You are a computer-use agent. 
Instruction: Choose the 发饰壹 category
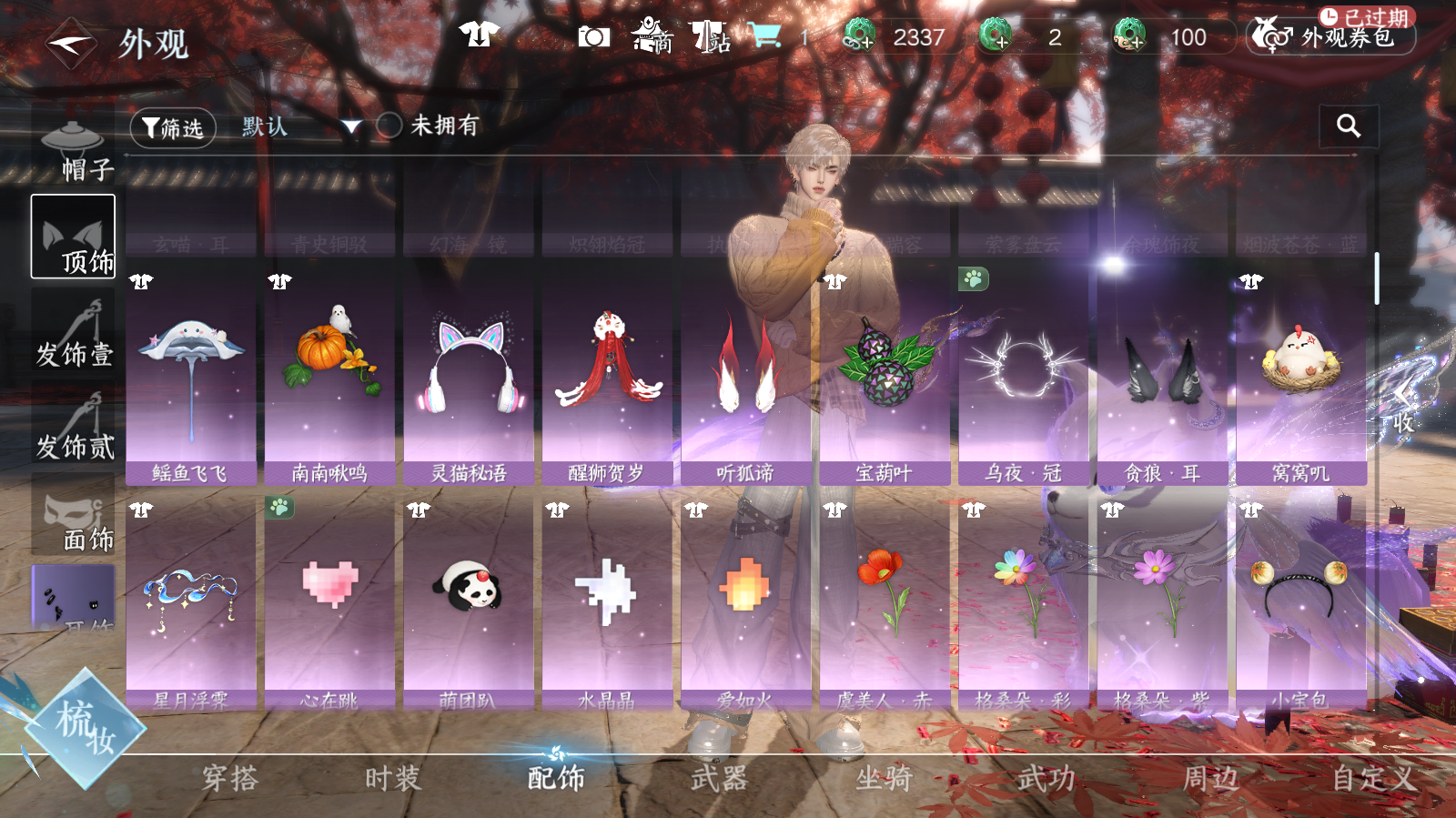(x=74, y=332)
